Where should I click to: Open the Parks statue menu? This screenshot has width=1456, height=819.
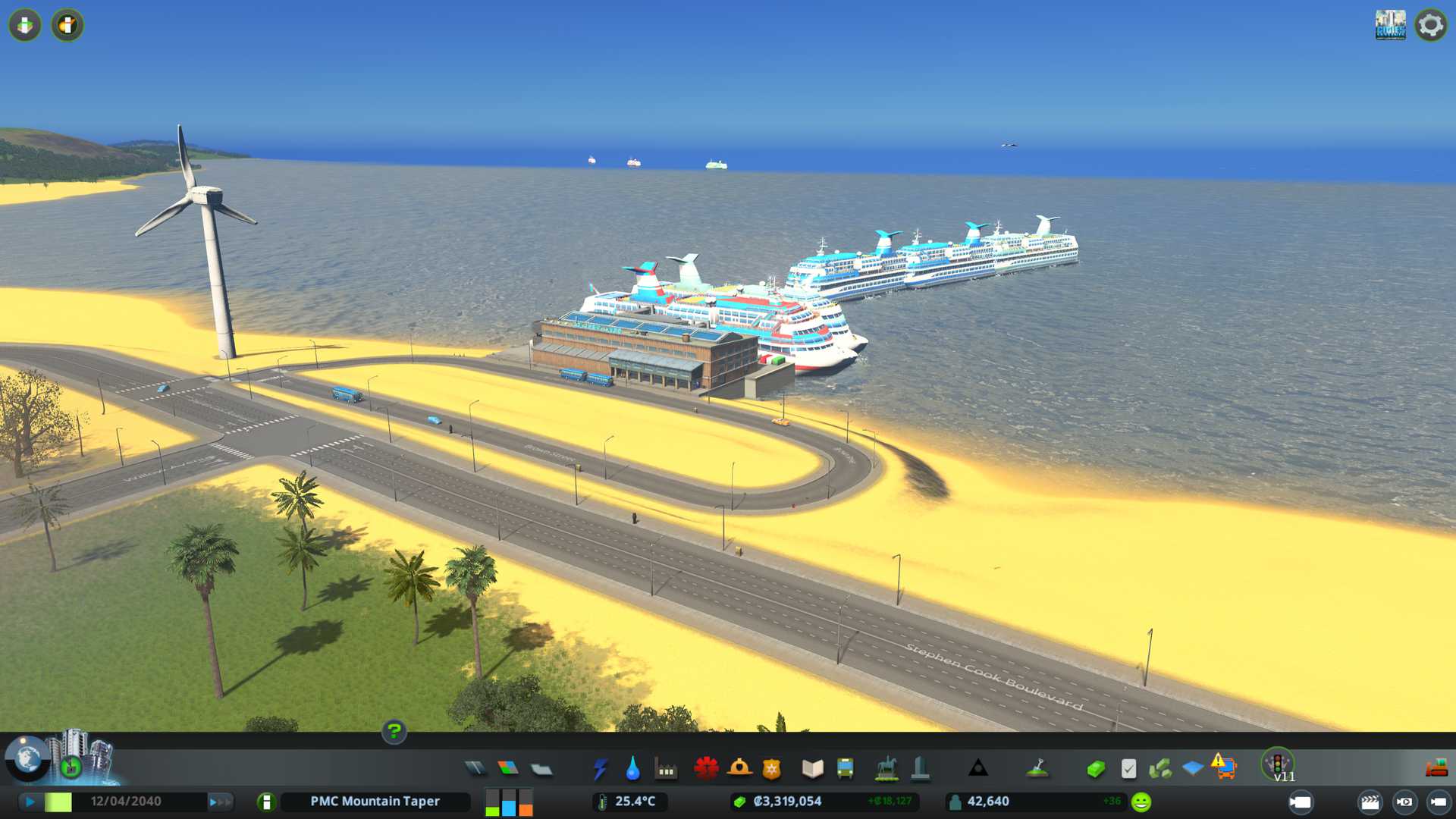coord(886,769)
